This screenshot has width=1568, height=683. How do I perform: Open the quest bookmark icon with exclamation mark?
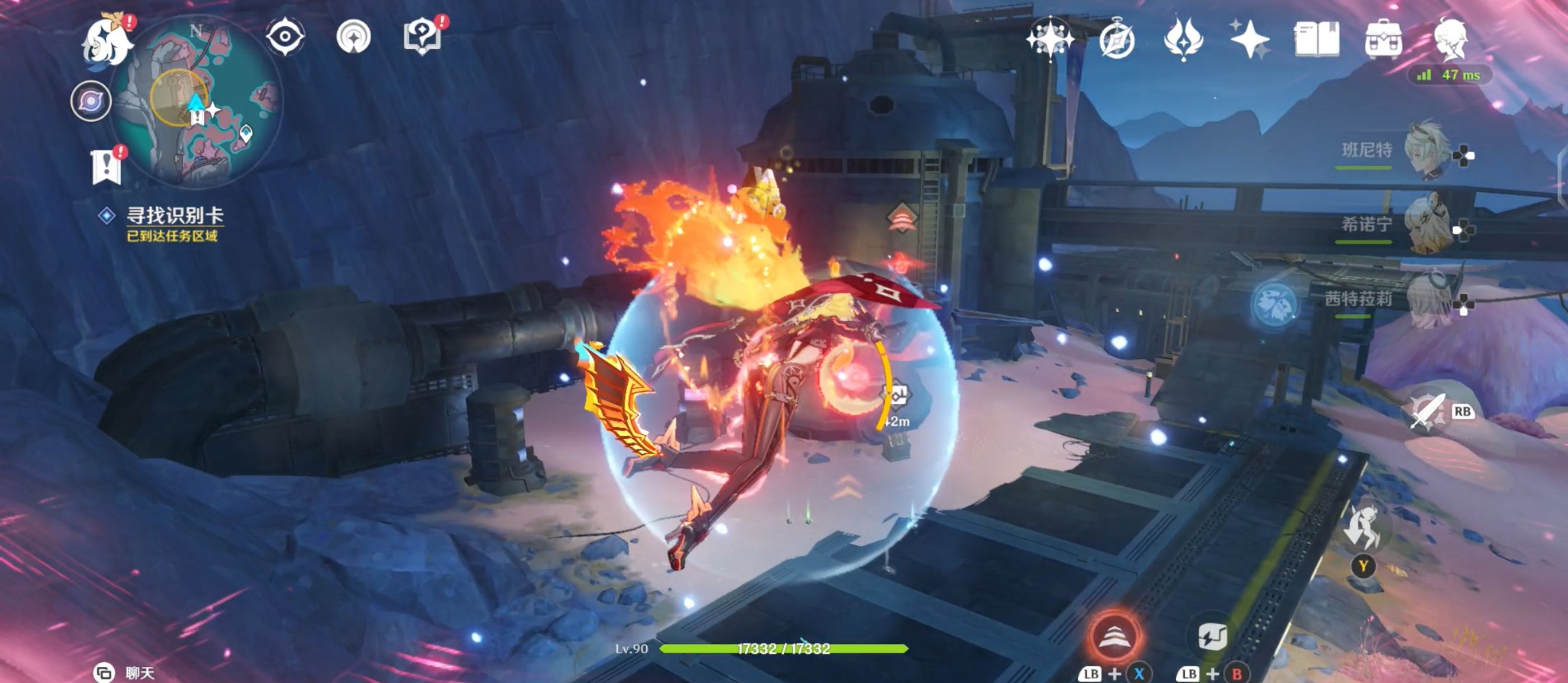point(106,166)
